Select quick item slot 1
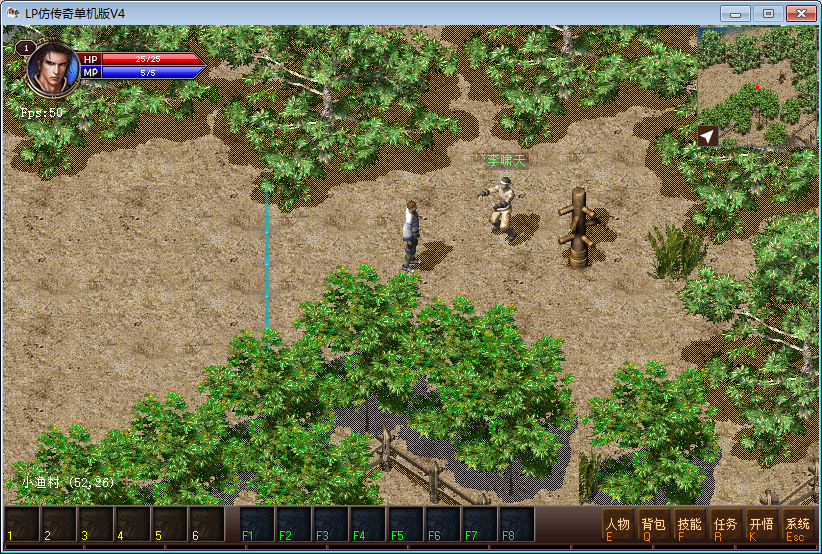The height and width of the screenshot is (554, 822). pyautogui.click(x=23, y=525)
